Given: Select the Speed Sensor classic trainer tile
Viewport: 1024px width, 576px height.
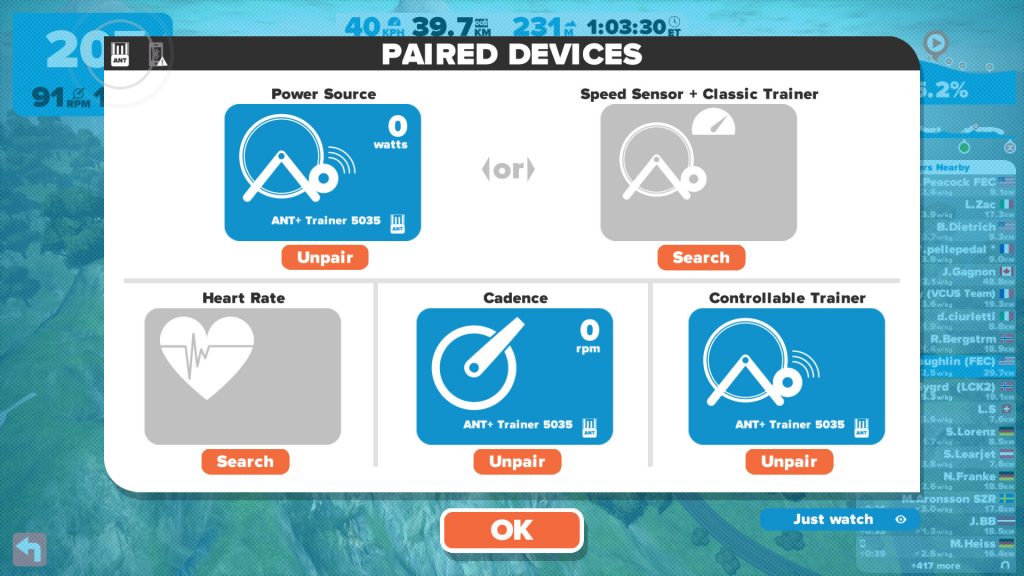Looking at the screenshot, I should [x=698, y=172].
